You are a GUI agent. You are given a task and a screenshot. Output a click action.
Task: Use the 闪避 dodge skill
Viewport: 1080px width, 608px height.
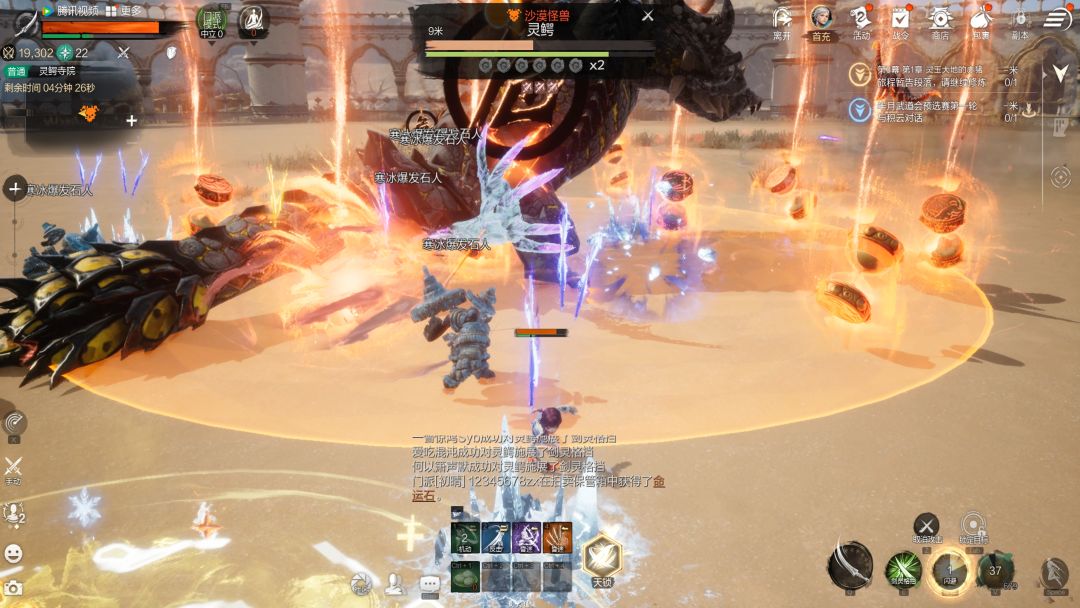click(x=949, y=571)
